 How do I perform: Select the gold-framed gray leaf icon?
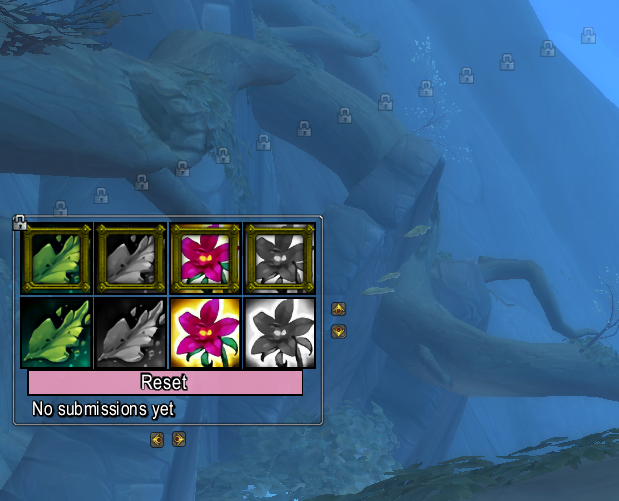pos(131,258)
